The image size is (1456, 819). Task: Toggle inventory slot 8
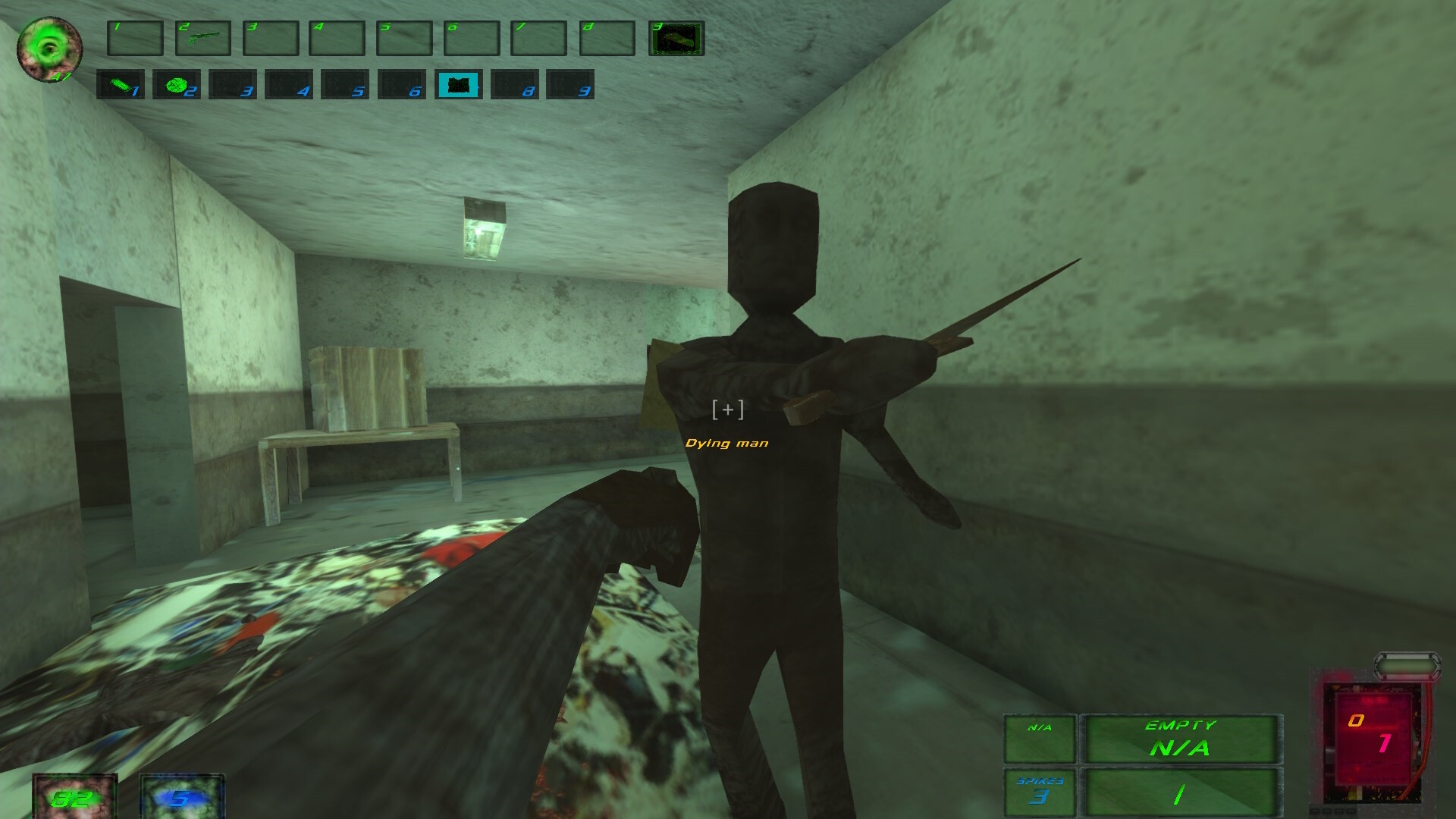515,86
